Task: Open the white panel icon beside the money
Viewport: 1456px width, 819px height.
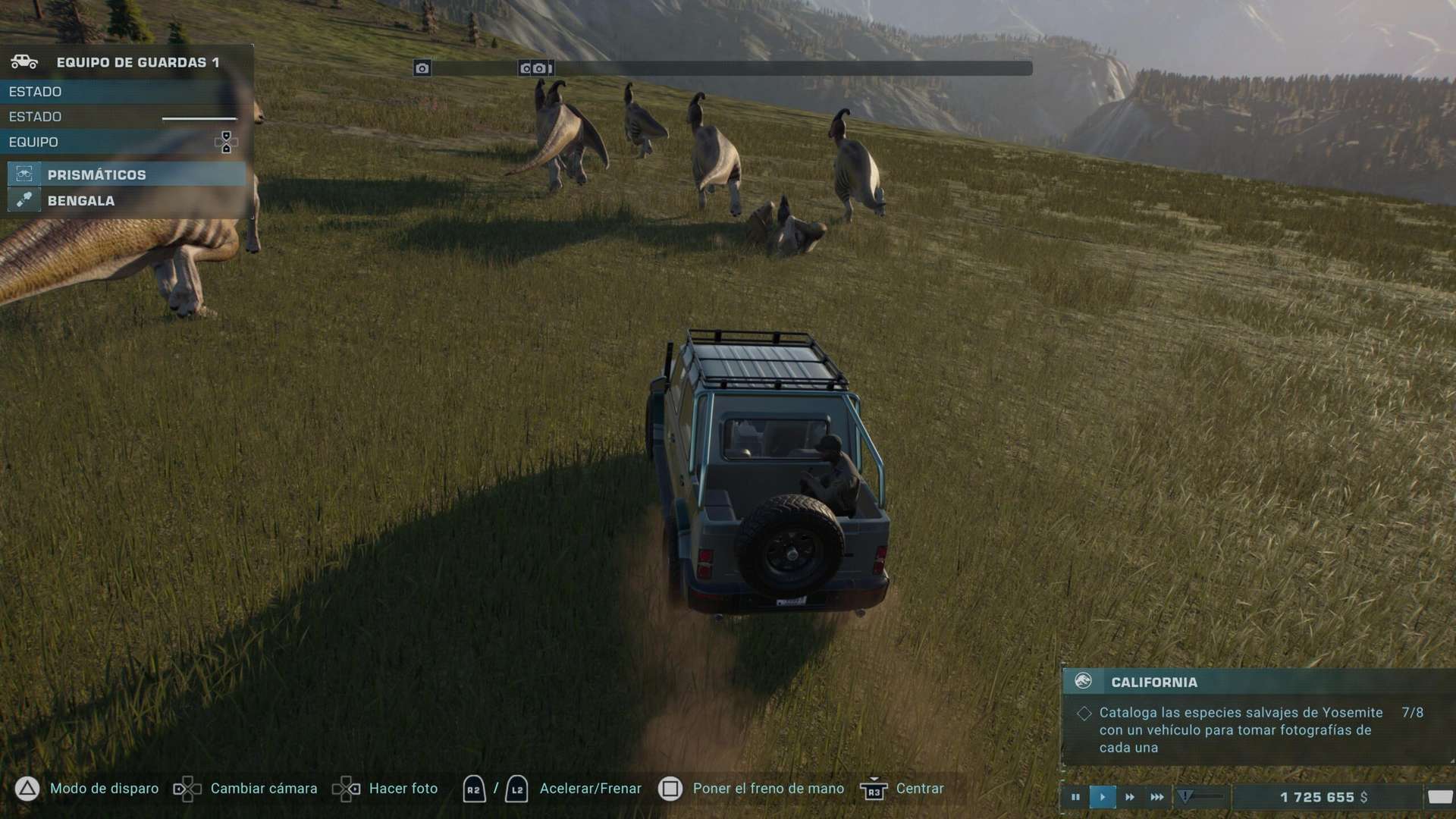Action: tap(1439, 797)
